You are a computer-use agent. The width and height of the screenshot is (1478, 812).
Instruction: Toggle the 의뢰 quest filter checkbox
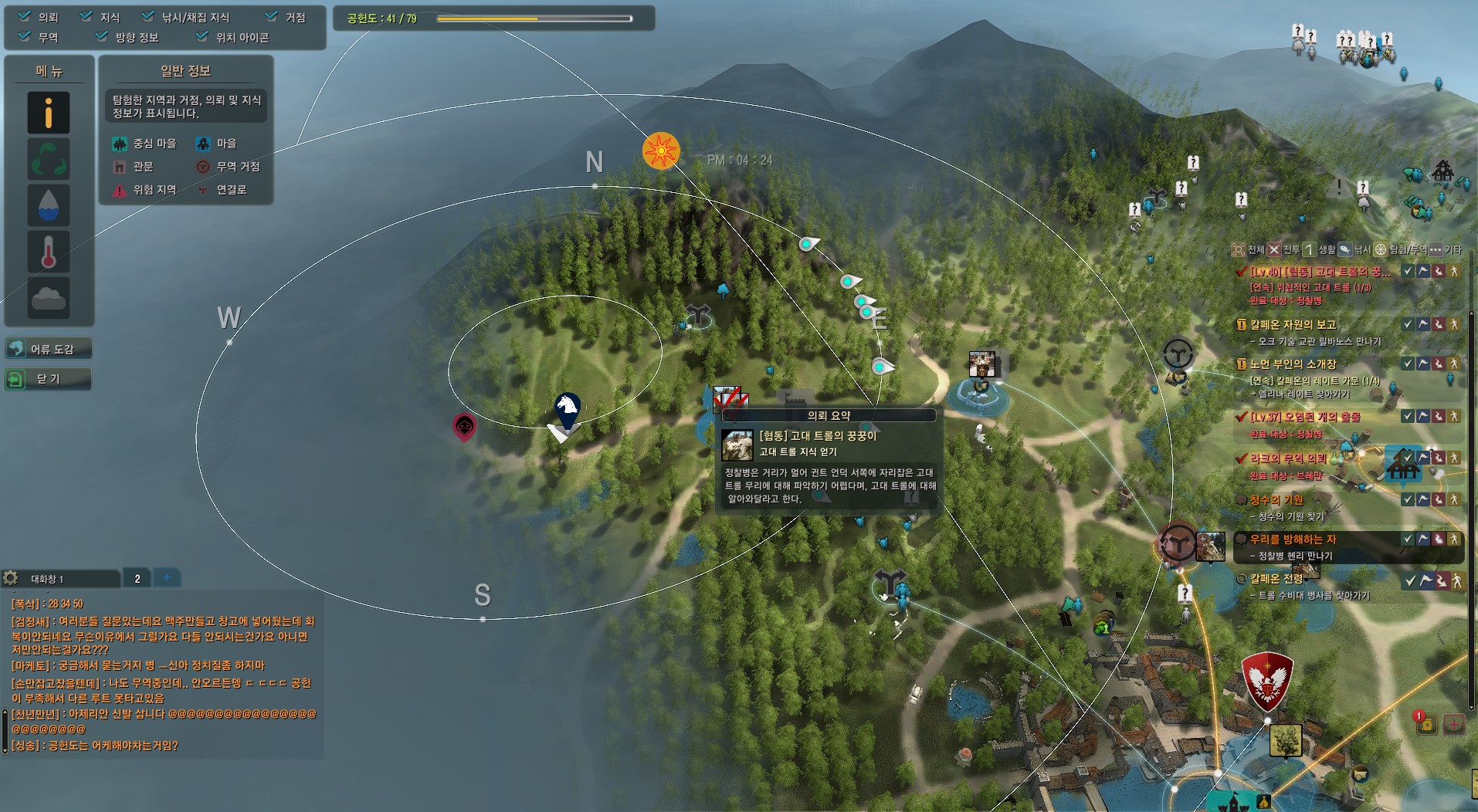click(25, 16)
